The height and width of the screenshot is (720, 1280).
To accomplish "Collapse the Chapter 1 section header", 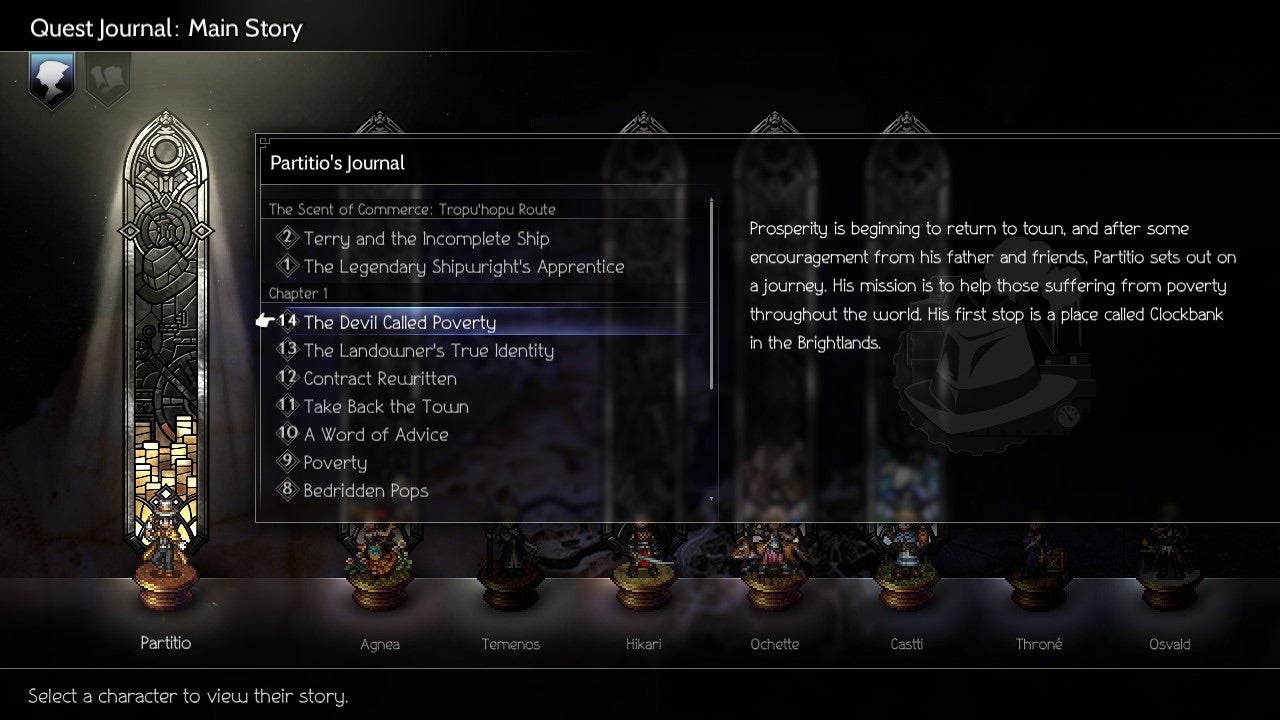I will [297, 293].
